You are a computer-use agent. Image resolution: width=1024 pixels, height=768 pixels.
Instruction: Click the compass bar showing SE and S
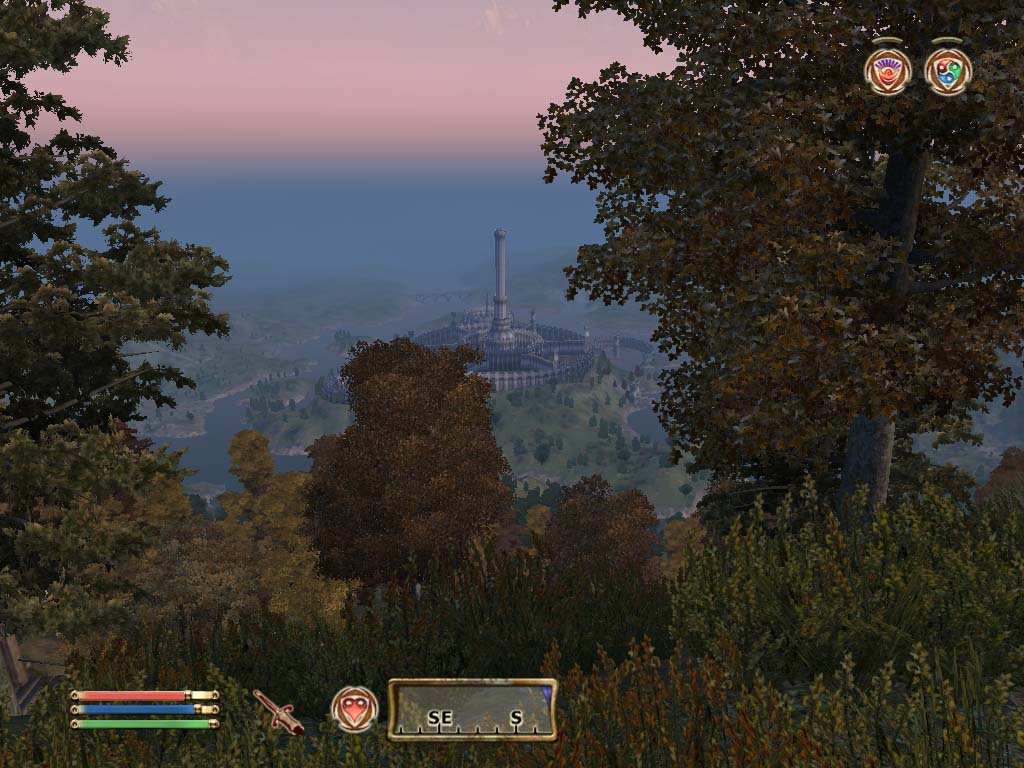(x=472, y=710)
